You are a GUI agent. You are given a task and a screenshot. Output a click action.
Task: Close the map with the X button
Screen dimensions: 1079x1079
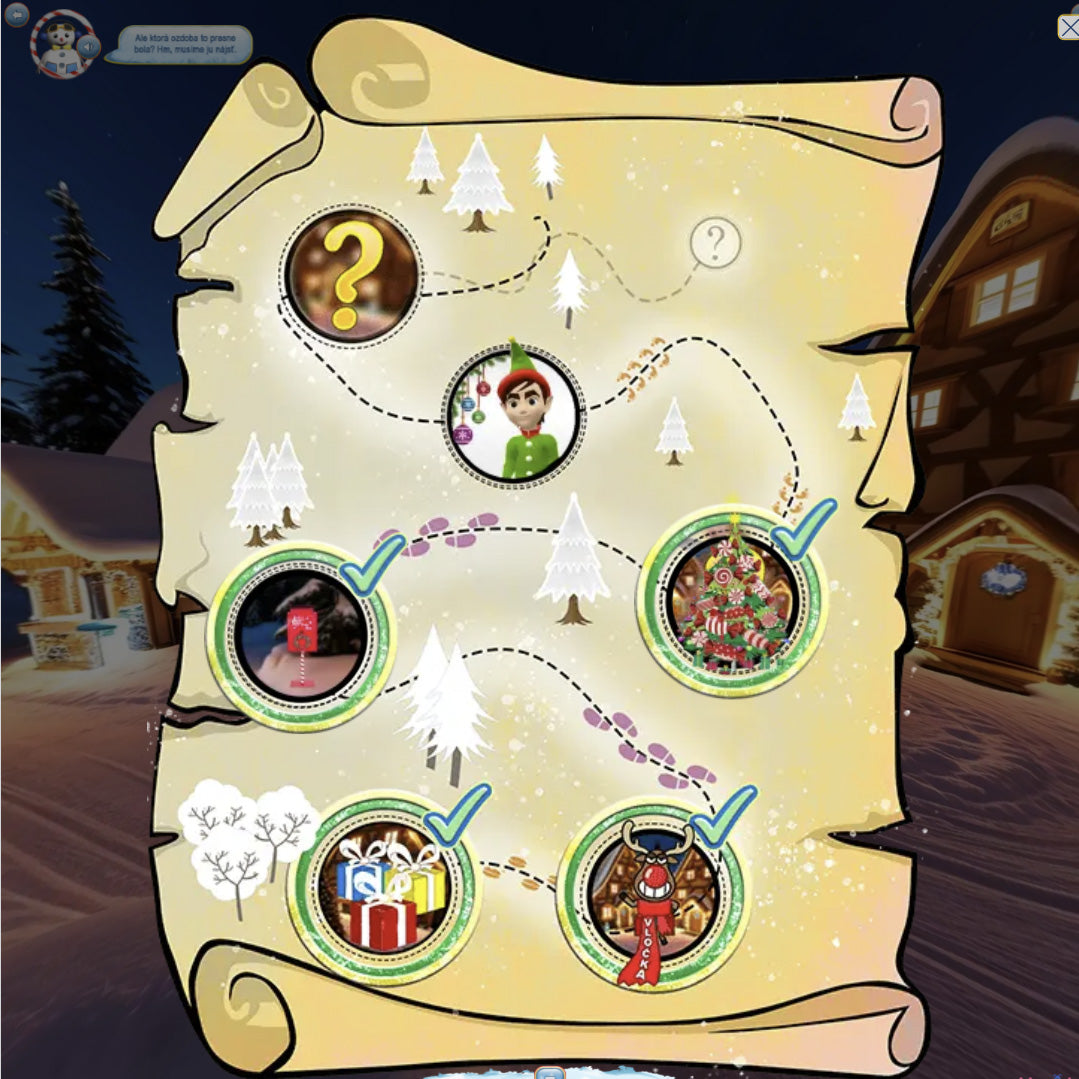pos(1067,26)
